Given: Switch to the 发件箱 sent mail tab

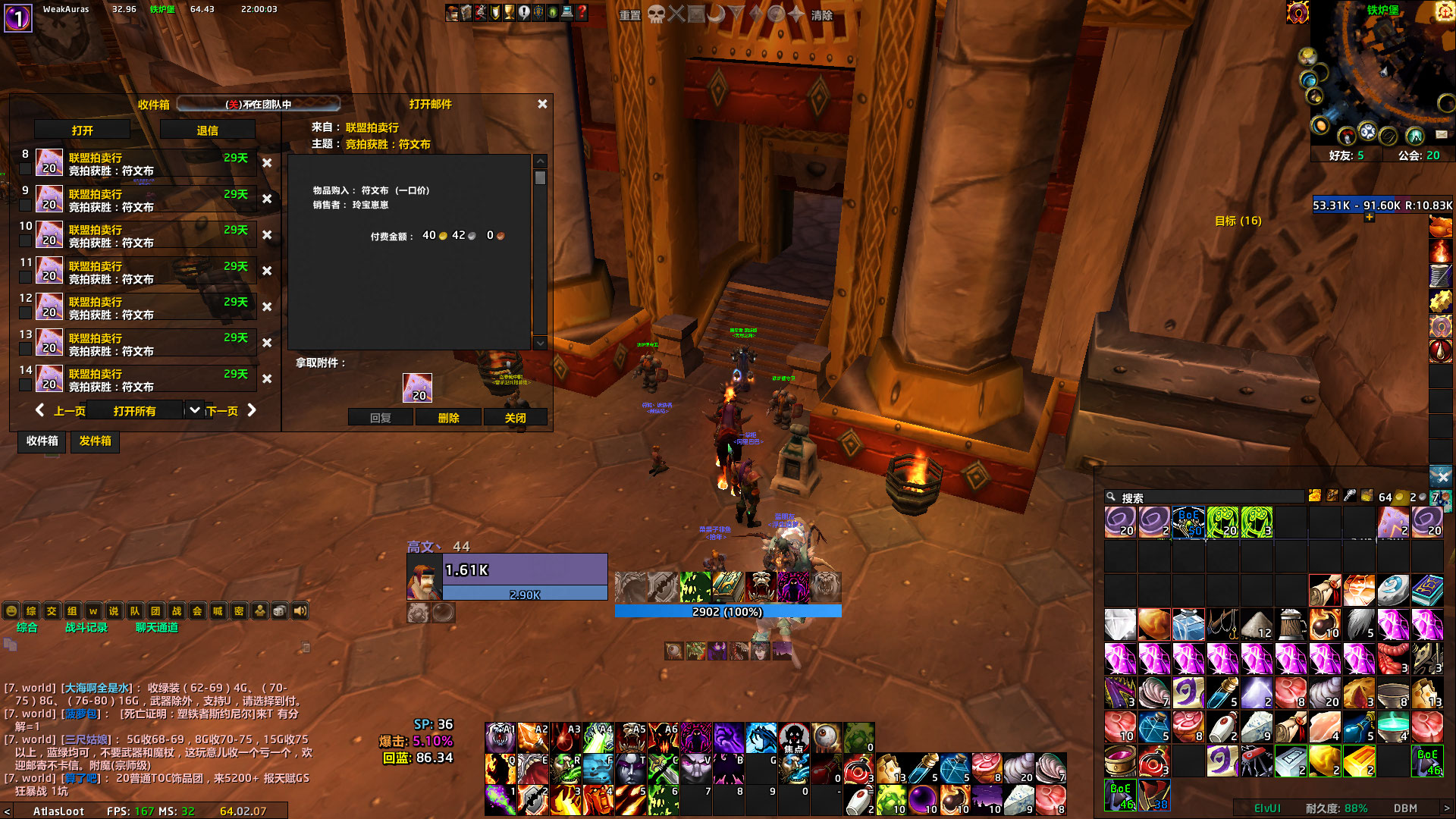Looking at the screenshot, I should tap(95, 442).
